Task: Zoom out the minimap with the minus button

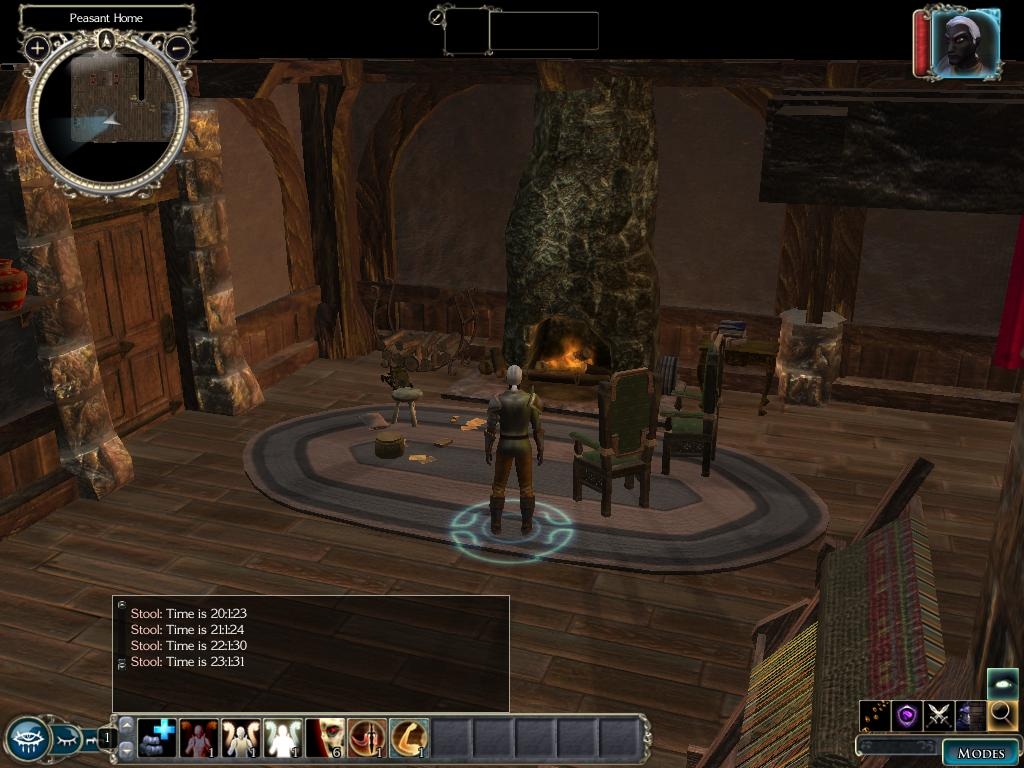Action: click(x=178, y=47)
